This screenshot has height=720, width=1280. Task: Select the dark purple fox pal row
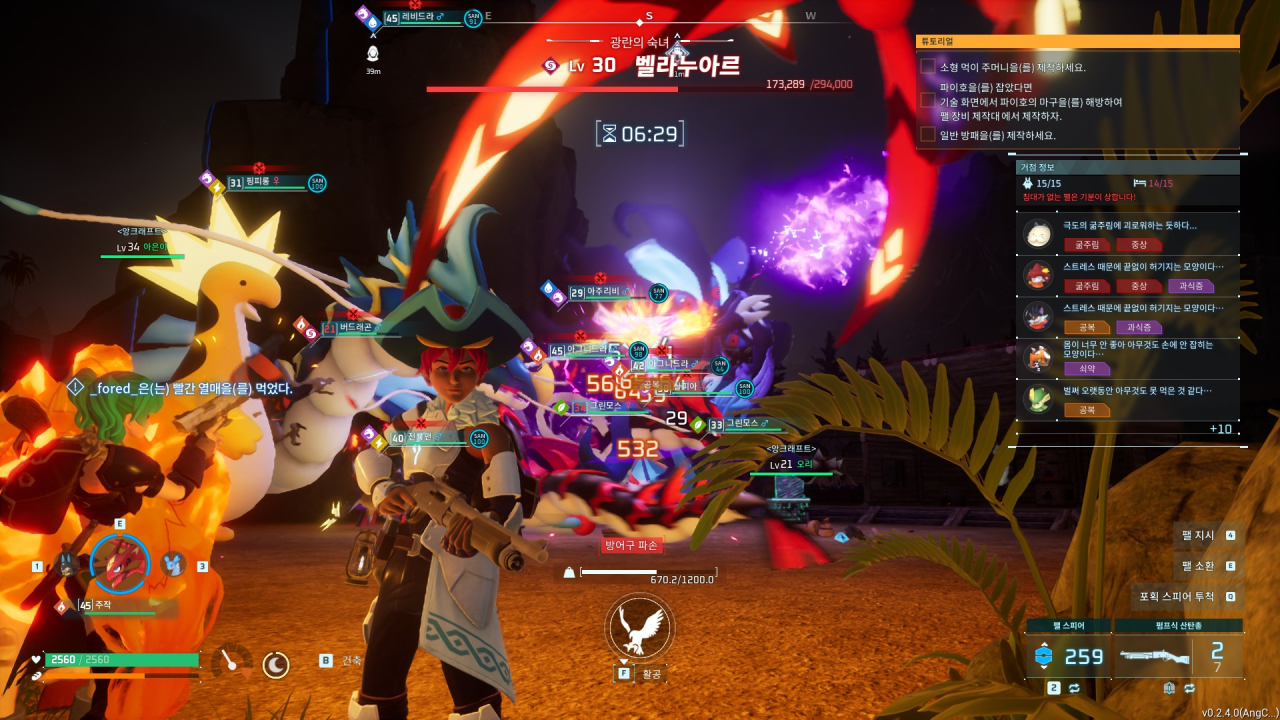point(1127,317)
